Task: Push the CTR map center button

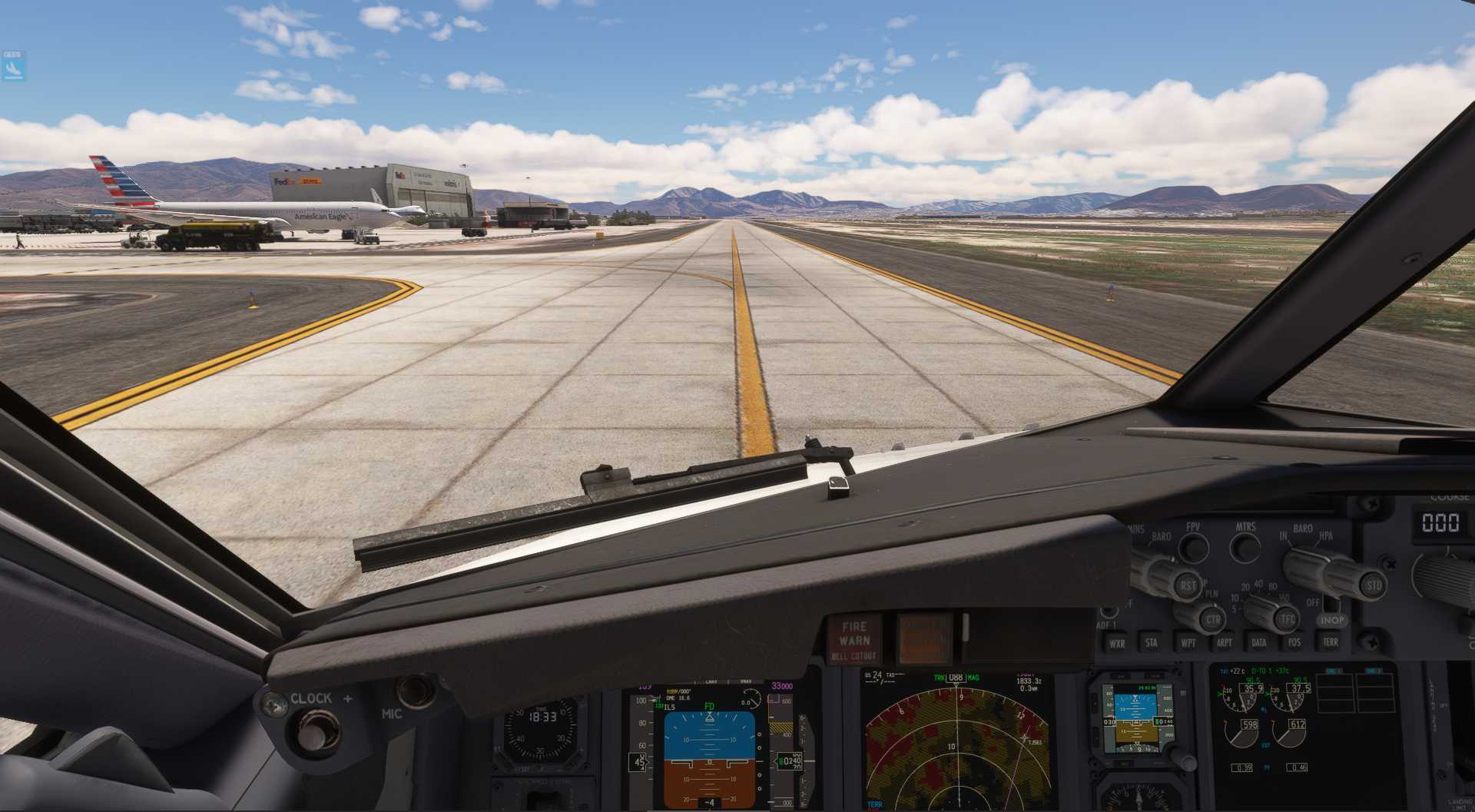Action: 1213,619
